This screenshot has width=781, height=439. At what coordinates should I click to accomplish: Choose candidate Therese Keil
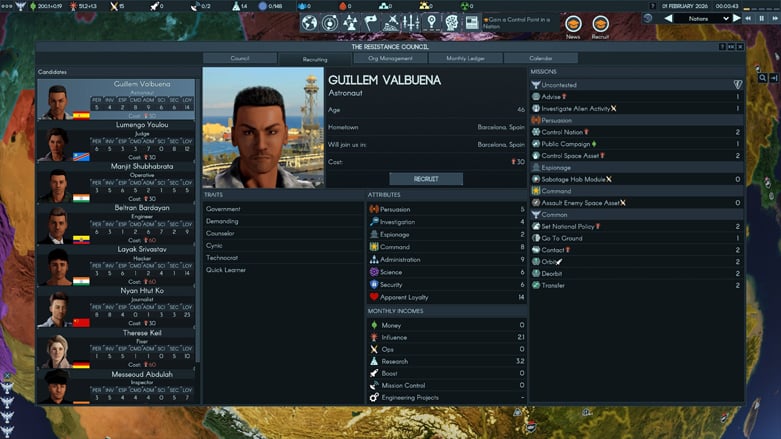(x=117, y=349)
